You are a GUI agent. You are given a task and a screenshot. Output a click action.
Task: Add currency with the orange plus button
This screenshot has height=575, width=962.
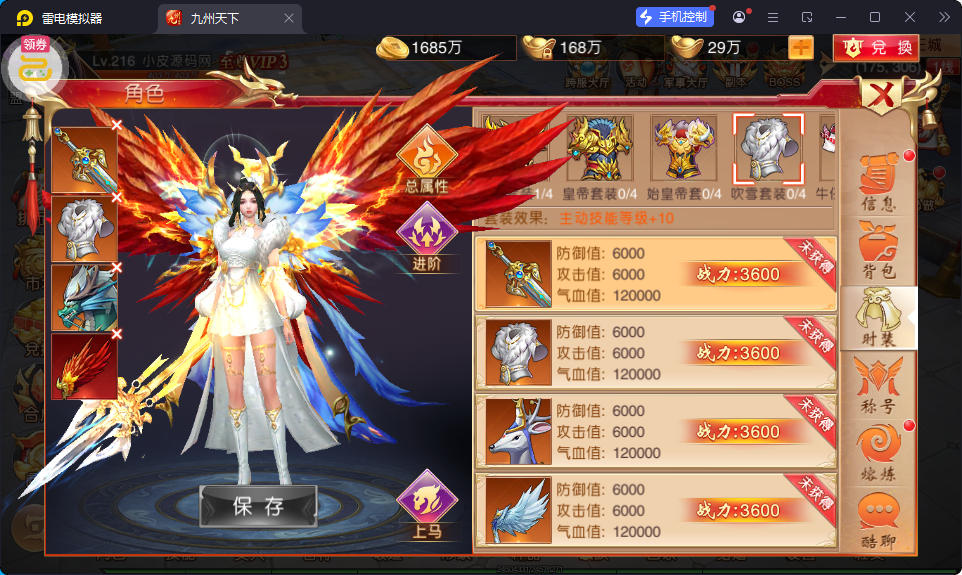tap(801, 47)
